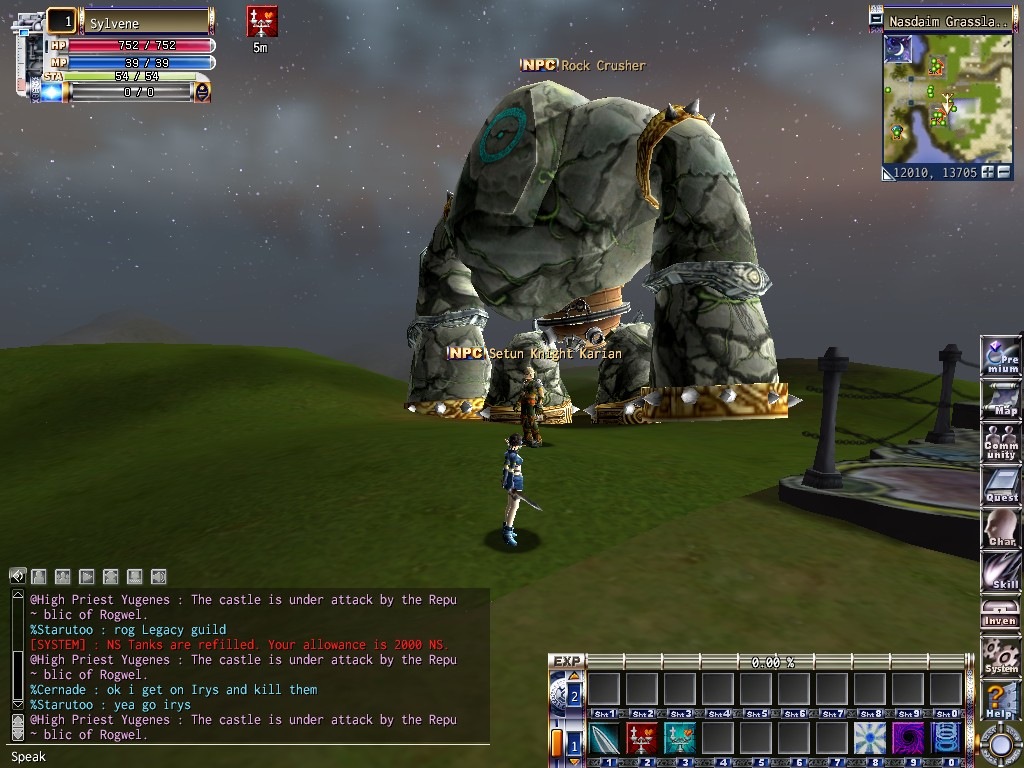Show the Quest log
Image resolution: width=1024 pixels, height=768 pixels.
pos(1001,485)
